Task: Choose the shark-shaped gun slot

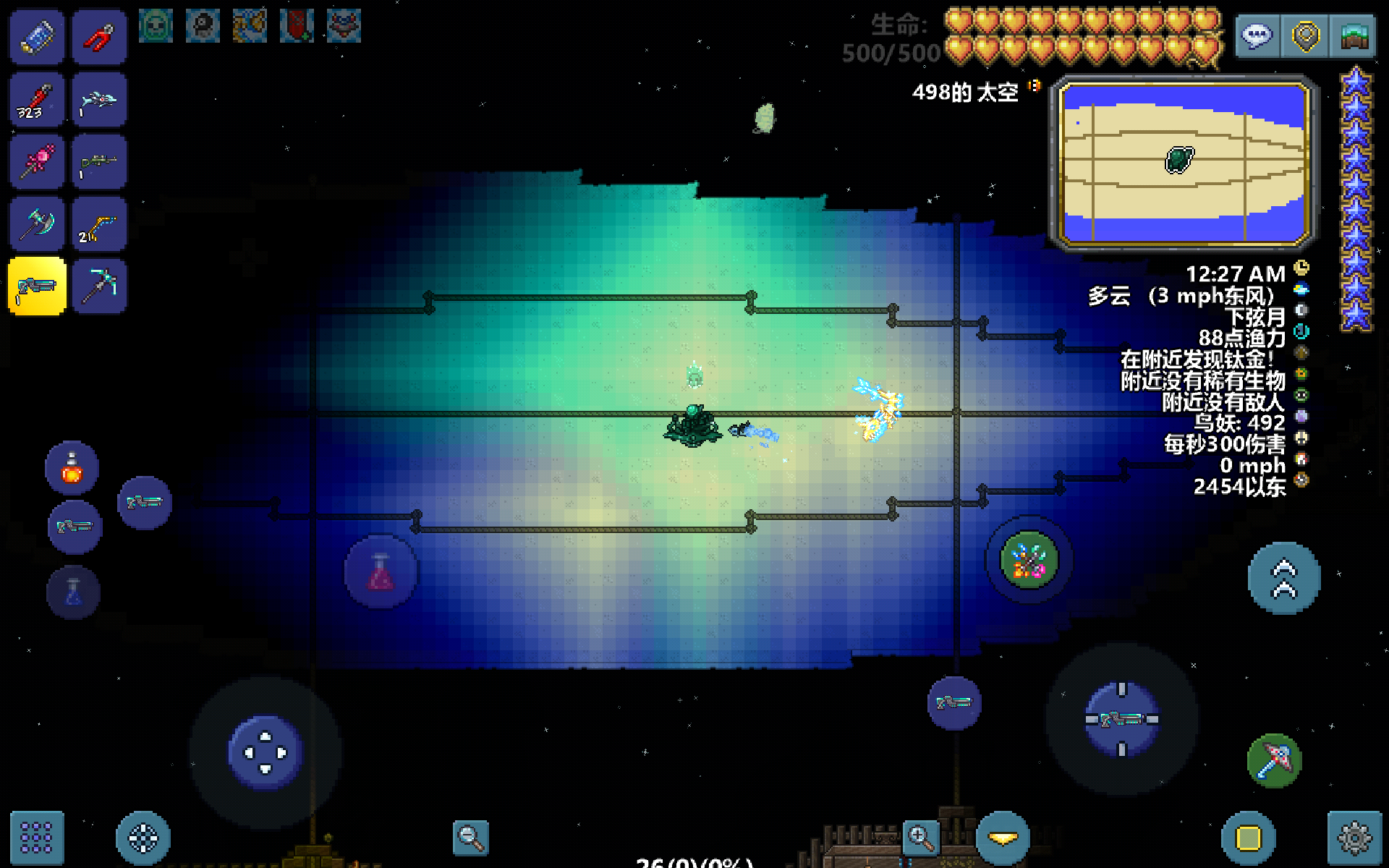Action: 100,100
